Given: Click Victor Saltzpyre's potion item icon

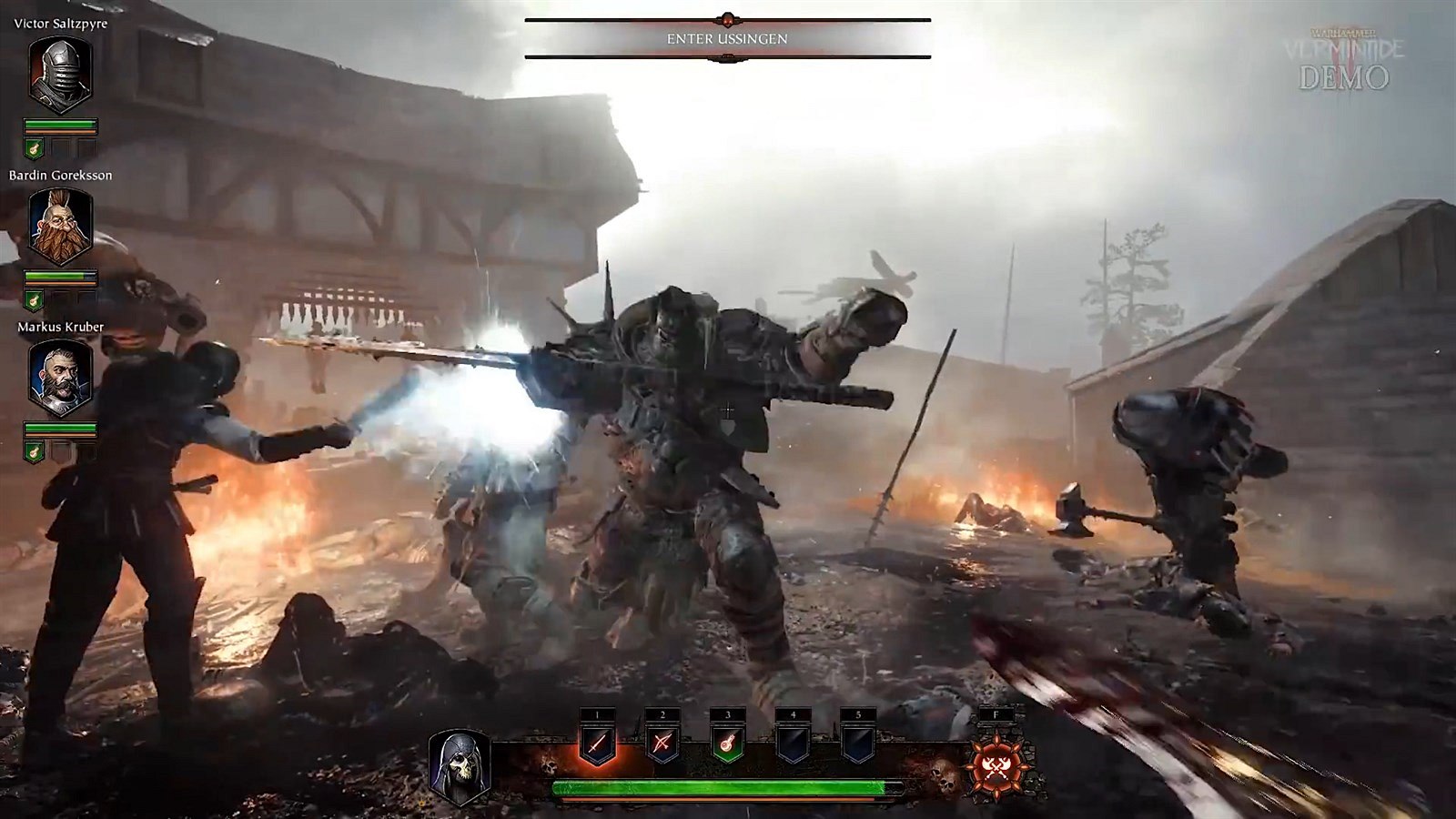Looking at the screenshot, I should 35,148.
